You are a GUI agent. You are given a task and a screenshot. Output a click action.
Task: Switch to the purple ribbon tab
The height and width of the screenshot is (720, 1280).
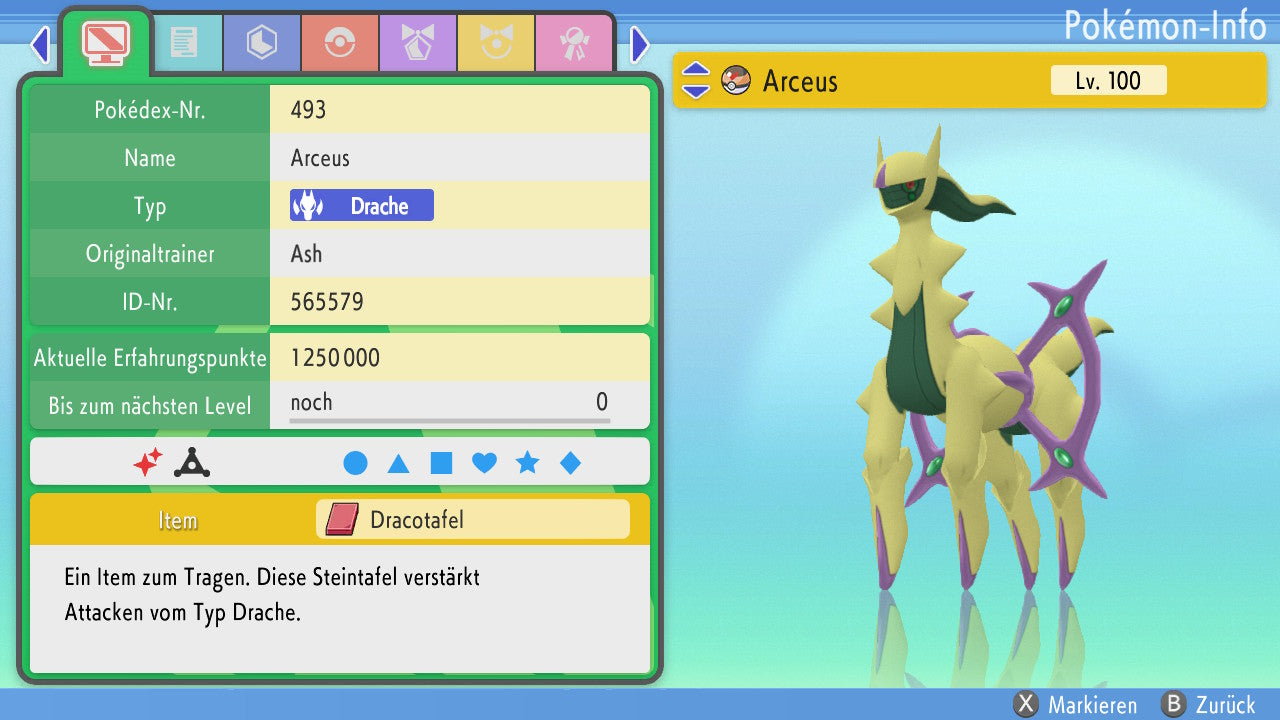point(417,43)
